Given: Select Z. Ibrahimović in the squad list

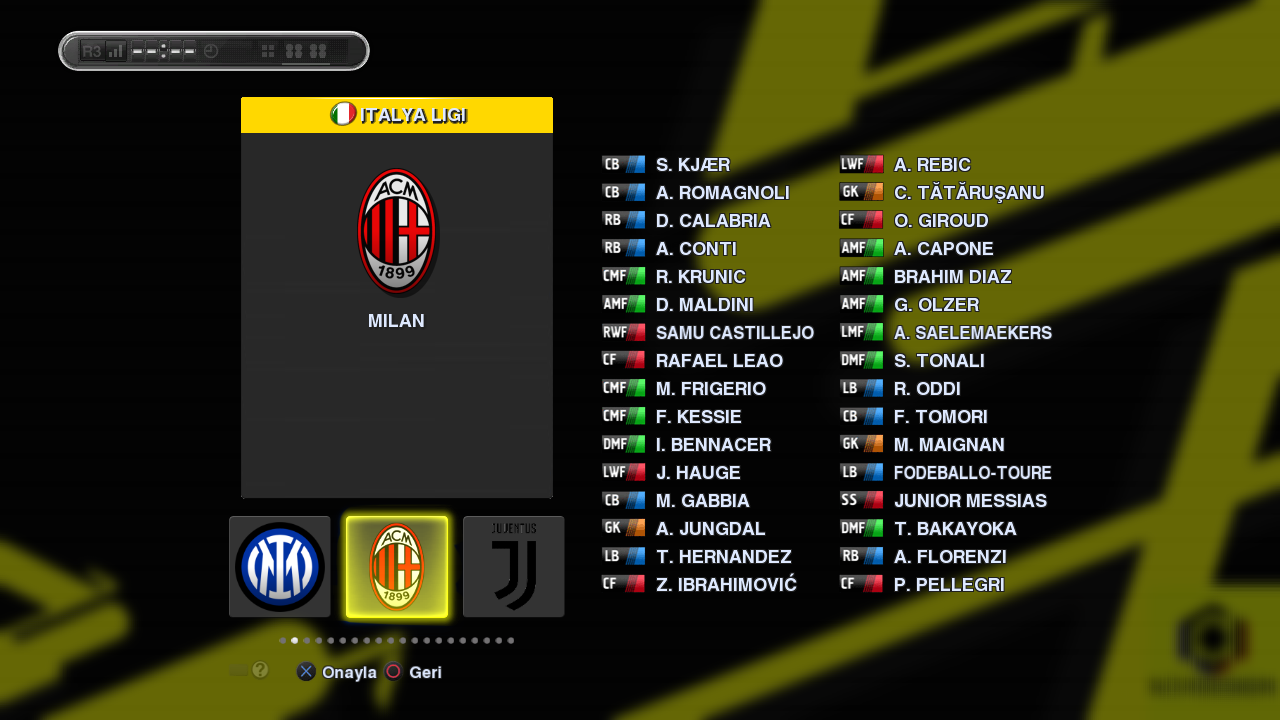Looking at the screenshot, I should [726, 585].
